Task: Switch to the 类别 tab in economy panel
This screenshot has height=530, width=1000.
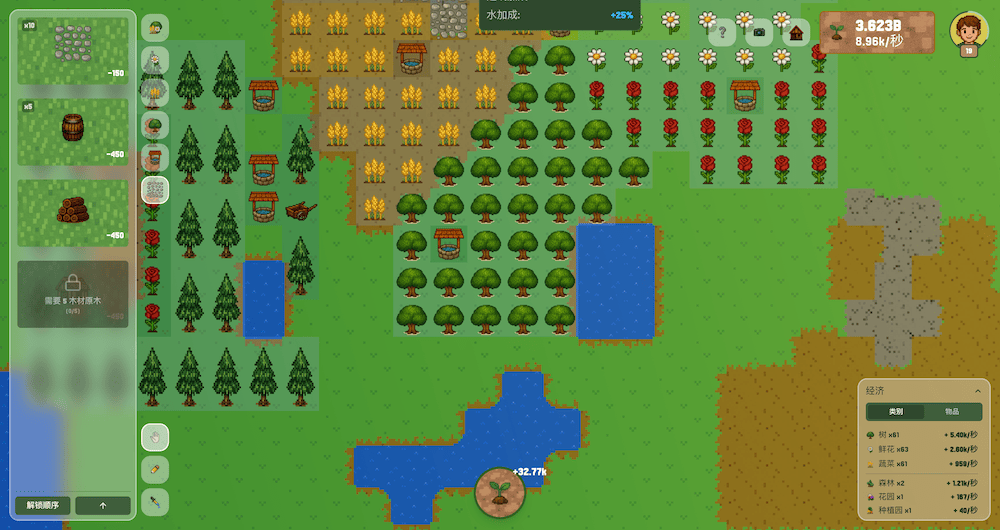Action: [895, 412]
